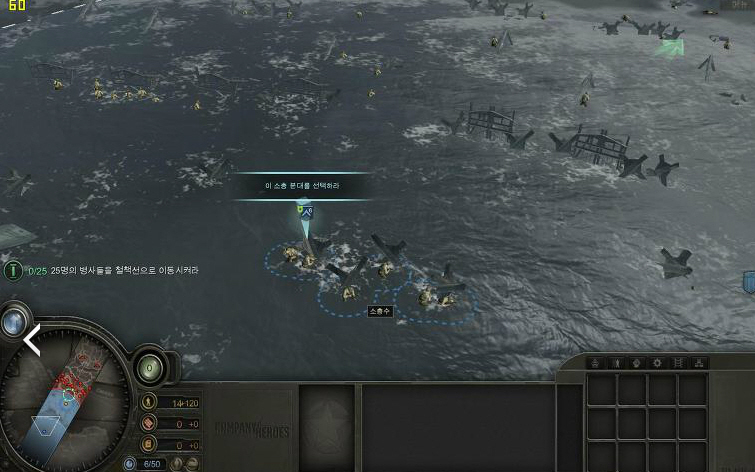755x472 pixels.
Task: Click the blue population cap icon
Action: point(130,464)
